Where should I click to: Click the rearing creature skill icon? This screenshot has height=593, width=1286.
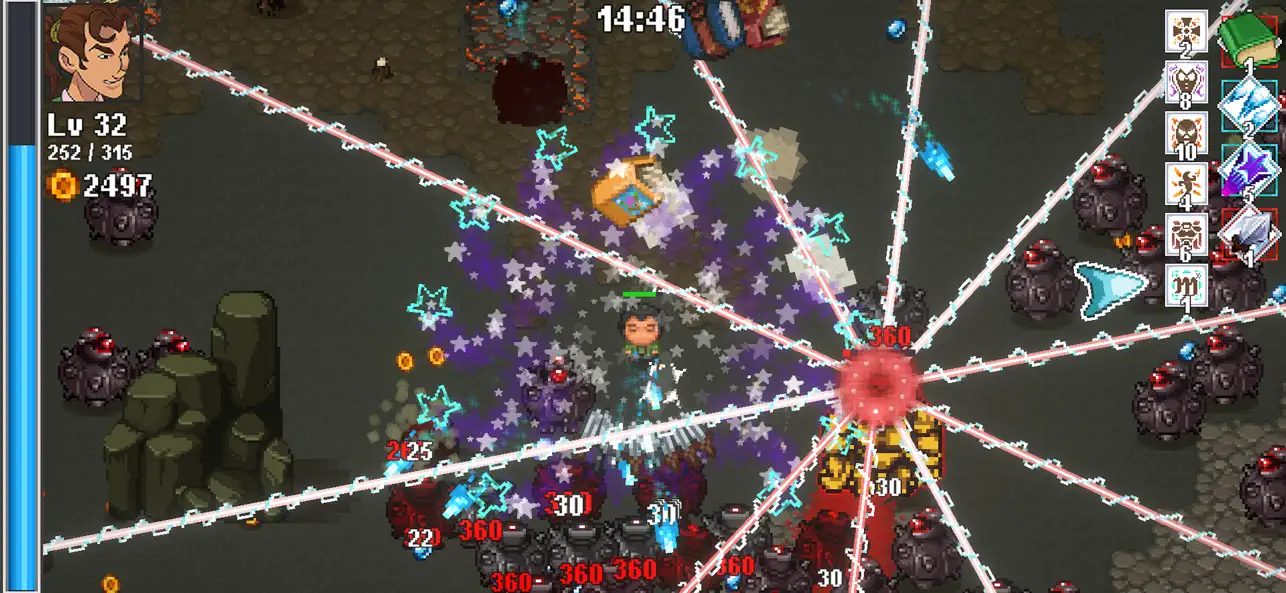click(x=1186, y=184)
